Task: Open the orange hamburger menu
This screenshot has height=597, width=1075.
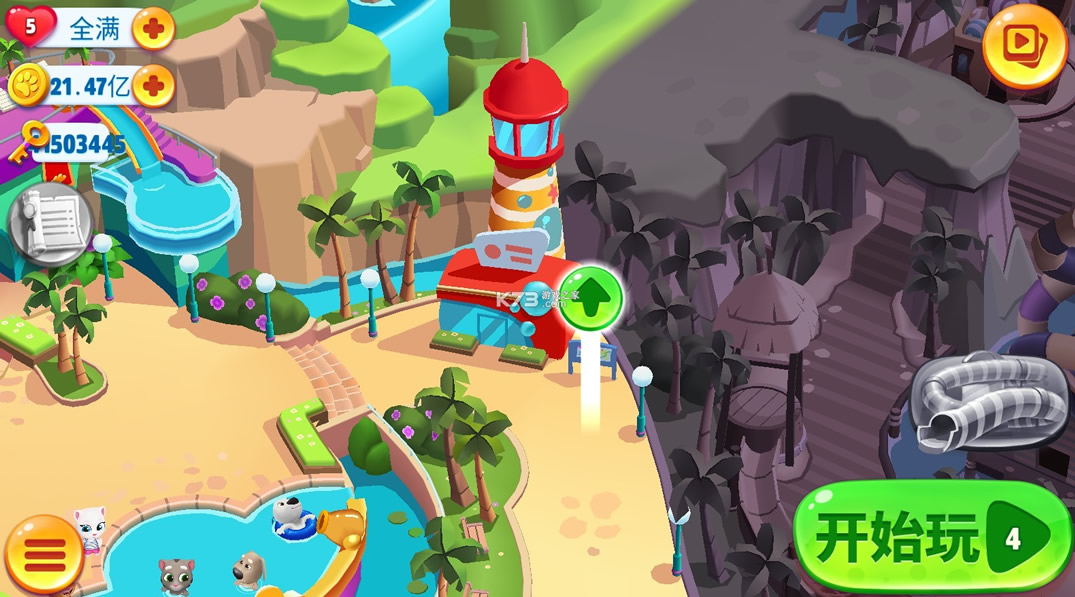Action: coord(43,553)
